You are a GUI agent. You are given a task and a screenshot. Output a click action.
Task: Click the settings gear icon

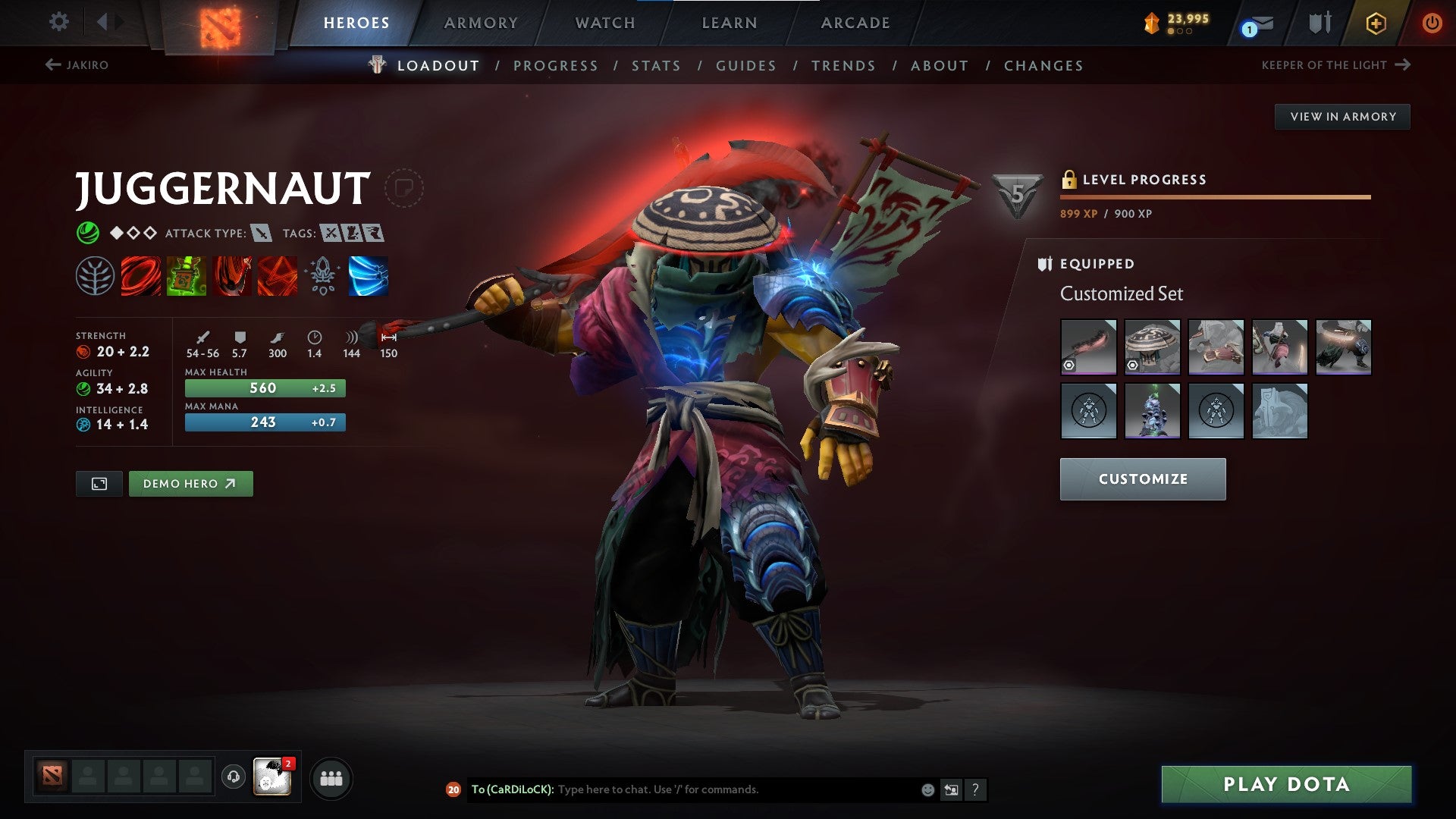point(58,22)
